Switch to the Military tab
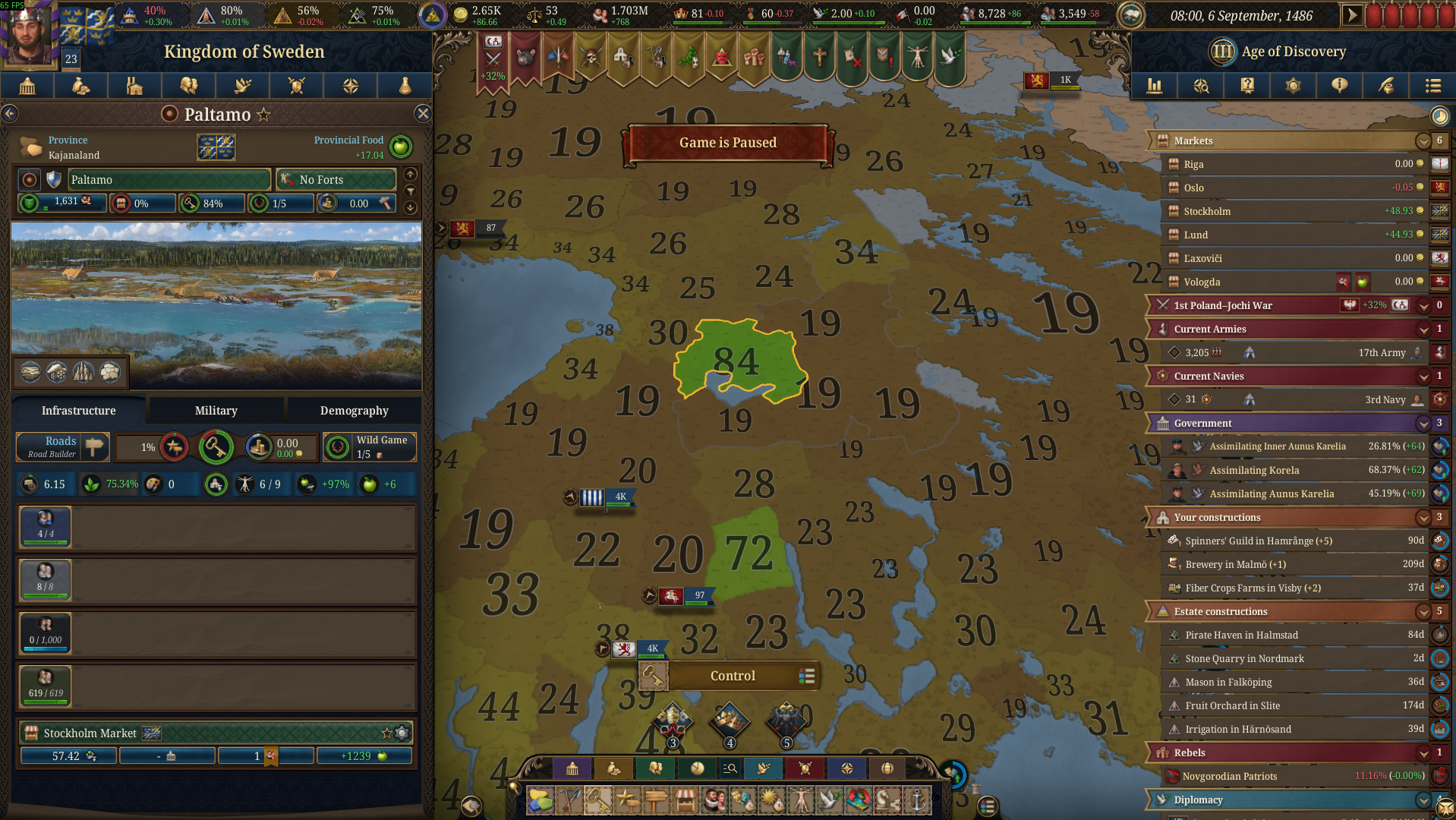 [215, 410]
